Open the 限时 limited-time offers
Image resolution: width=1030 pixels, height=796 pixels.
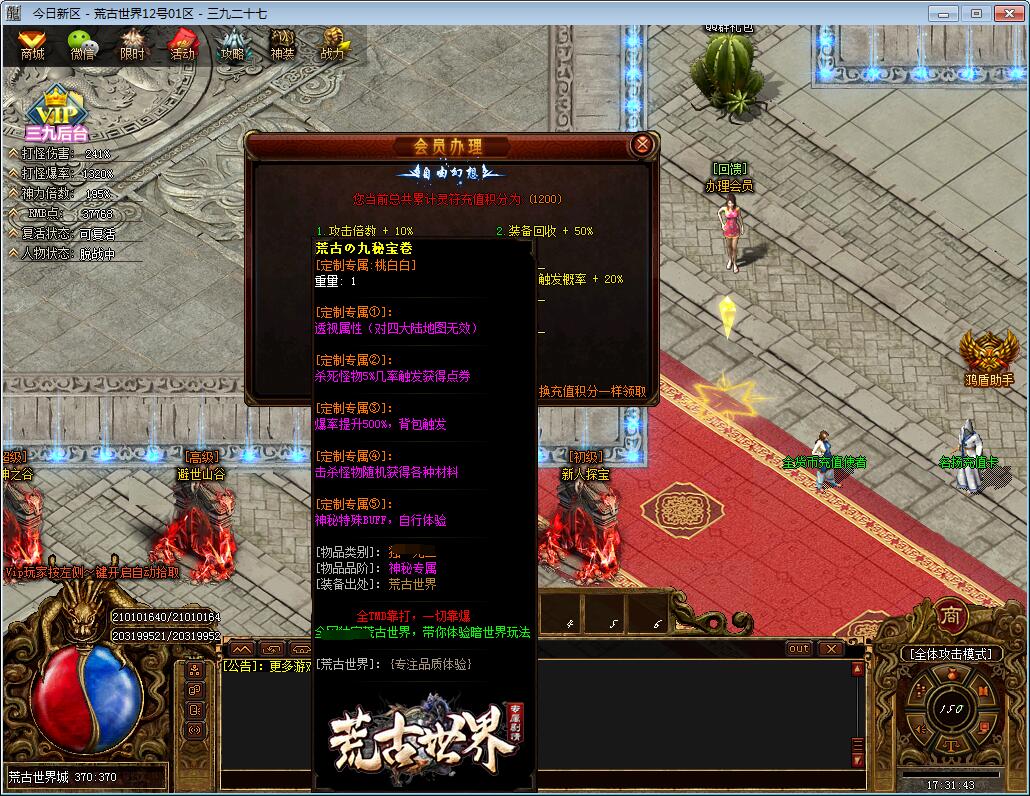[132, 45]
